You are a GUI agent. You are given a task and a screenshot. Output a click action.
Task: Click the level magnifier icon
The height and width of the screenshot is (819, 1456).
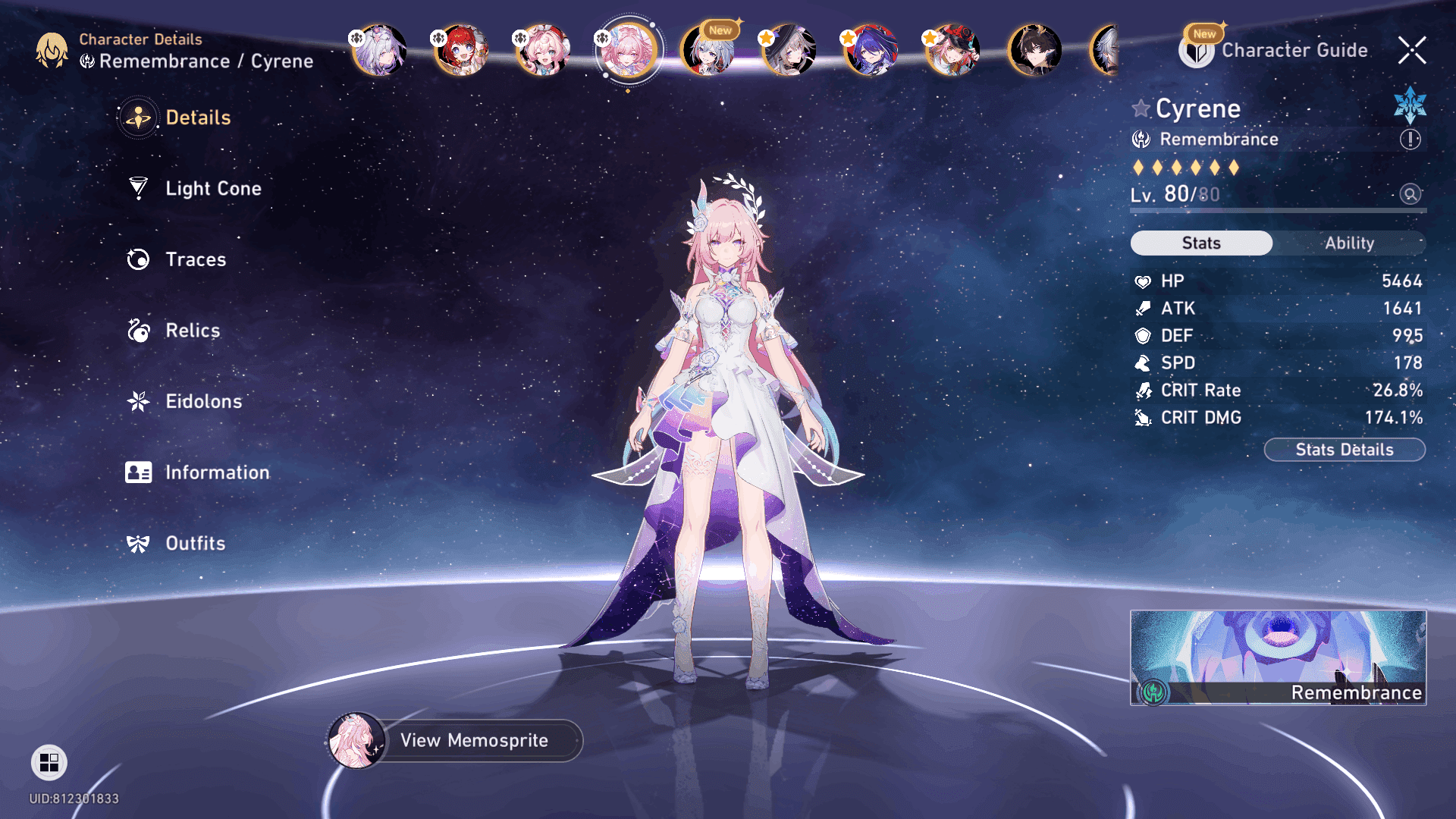[1410, 194]
